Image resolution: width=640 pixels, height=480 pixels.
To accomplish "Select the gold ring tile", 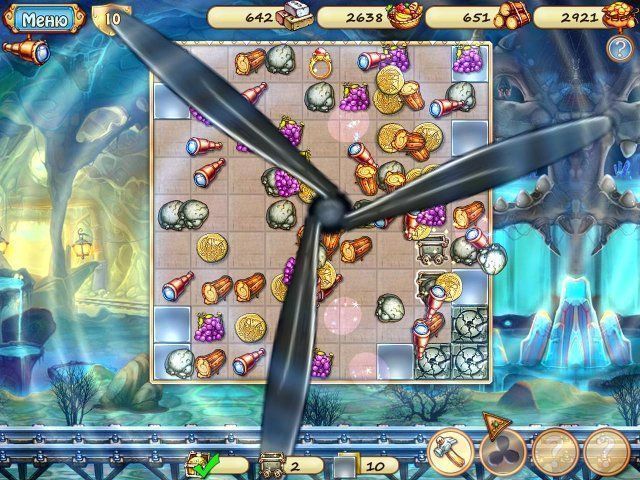I will (321, 66).
